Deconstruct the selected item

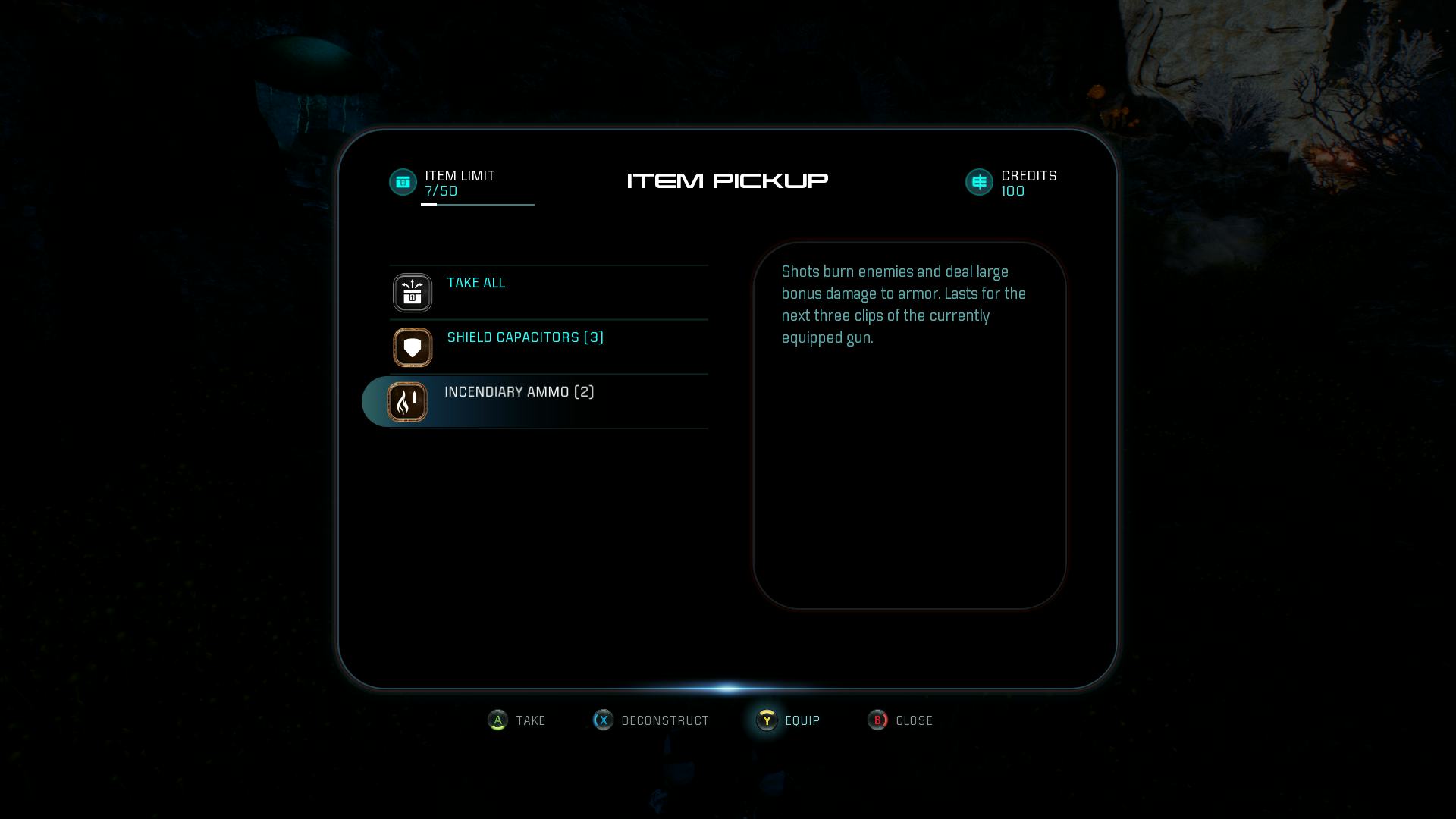[x=651, y=720]
